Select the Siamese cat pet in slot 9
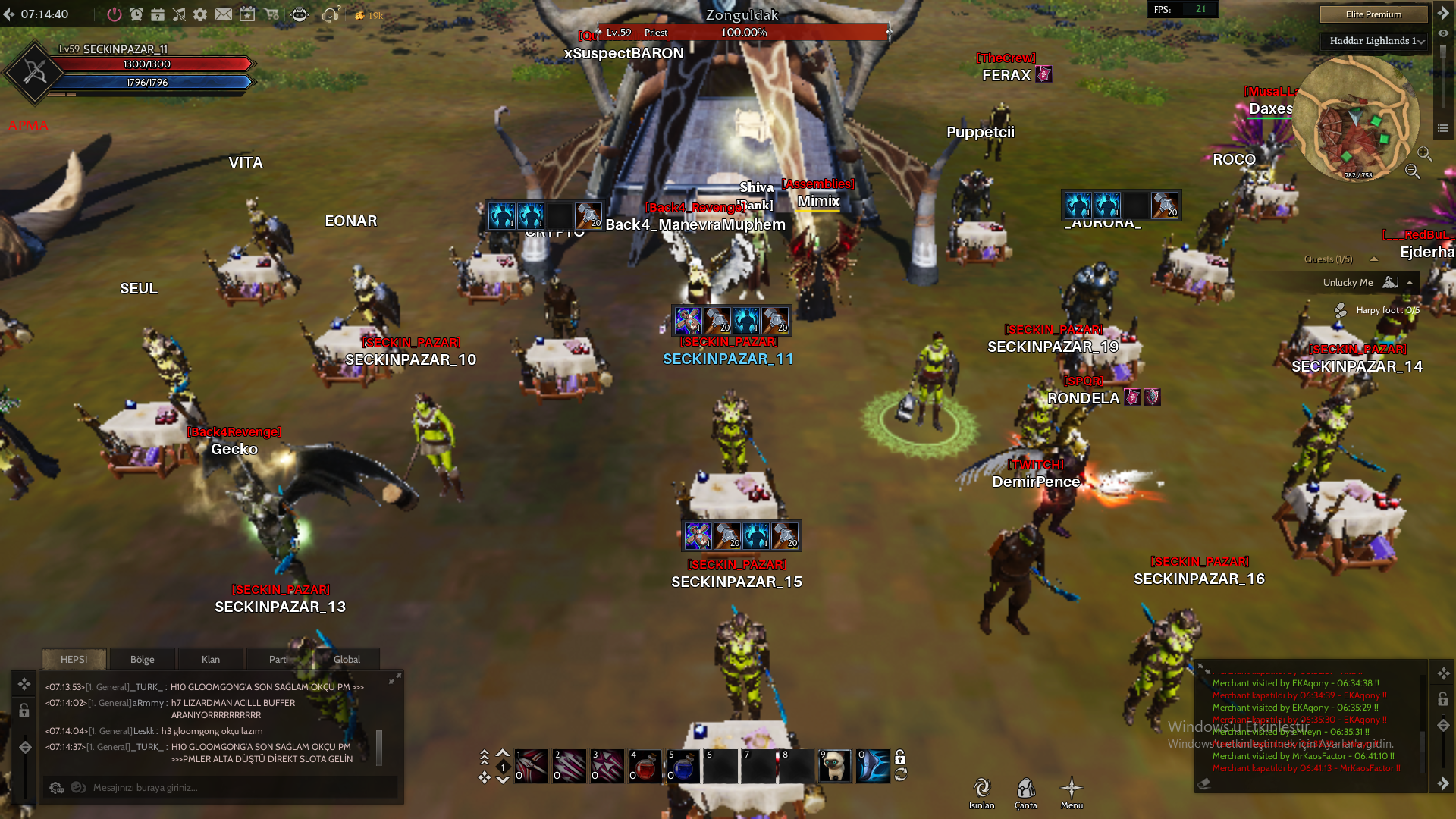1456x819 pixels. pos(835,766)
